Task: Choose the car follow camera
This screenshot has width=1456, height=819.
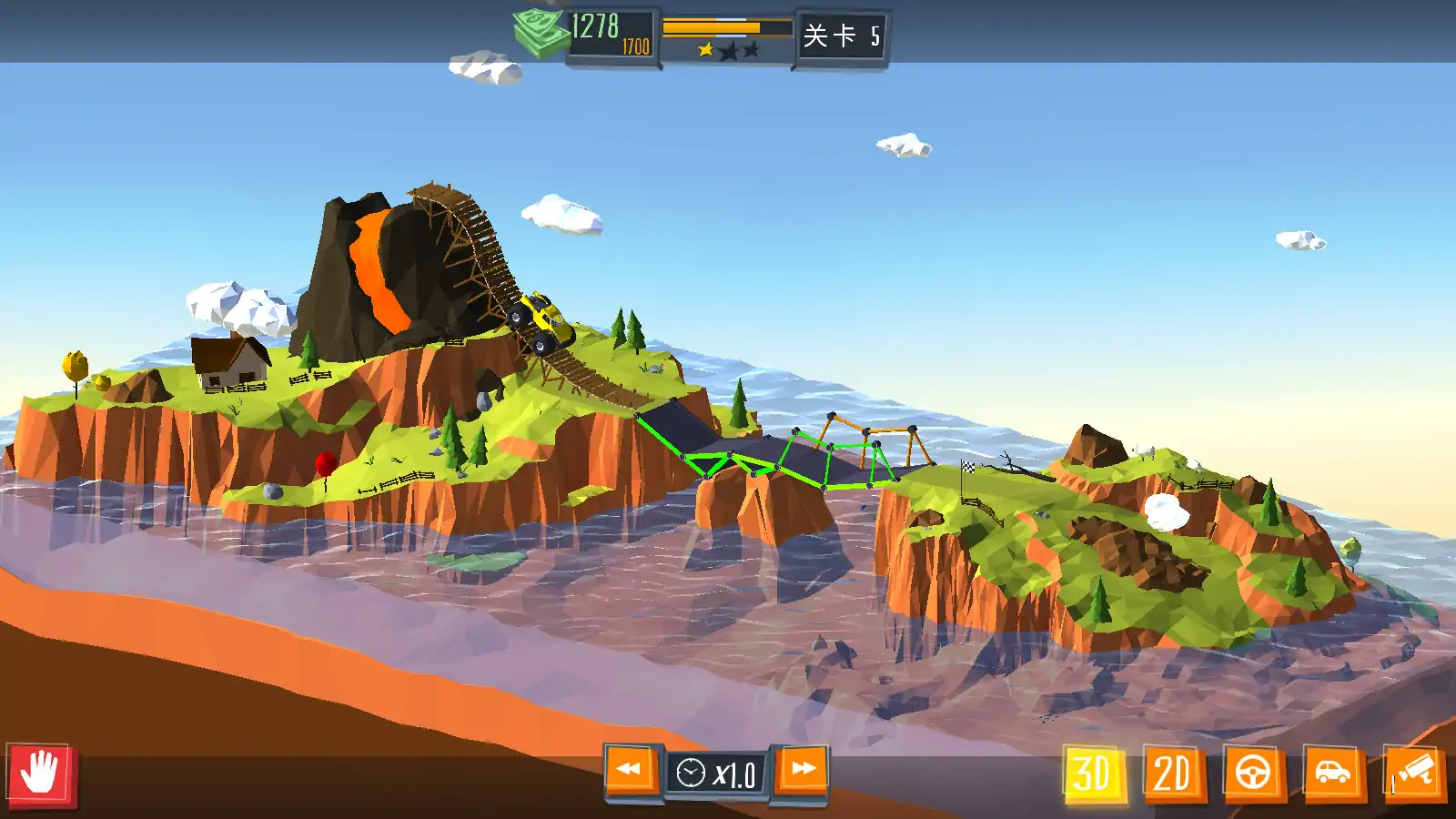Action: pos(1332,774)
